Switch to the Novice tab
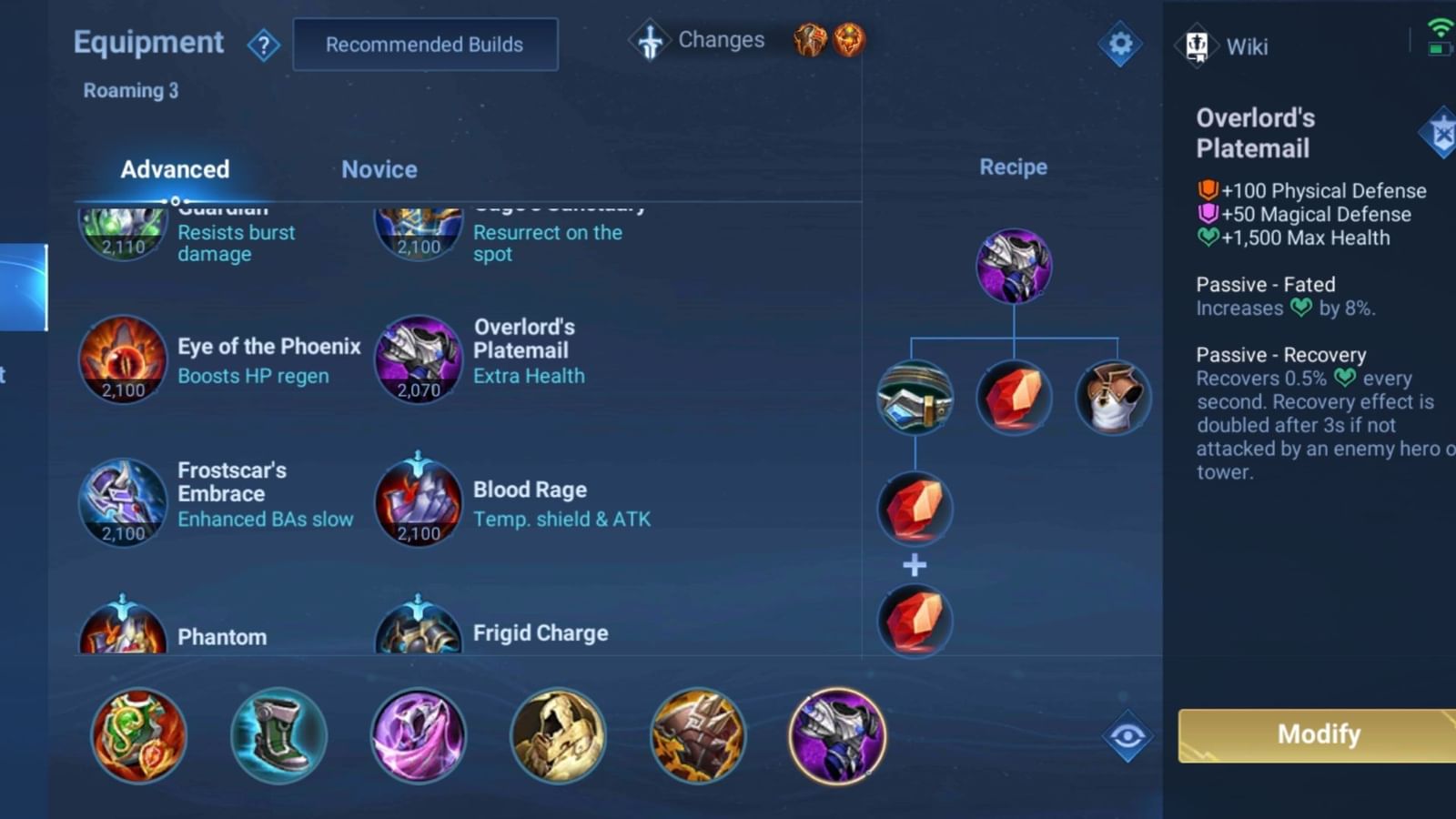Viewport: 1456px width, 819px height. point(379,169)
